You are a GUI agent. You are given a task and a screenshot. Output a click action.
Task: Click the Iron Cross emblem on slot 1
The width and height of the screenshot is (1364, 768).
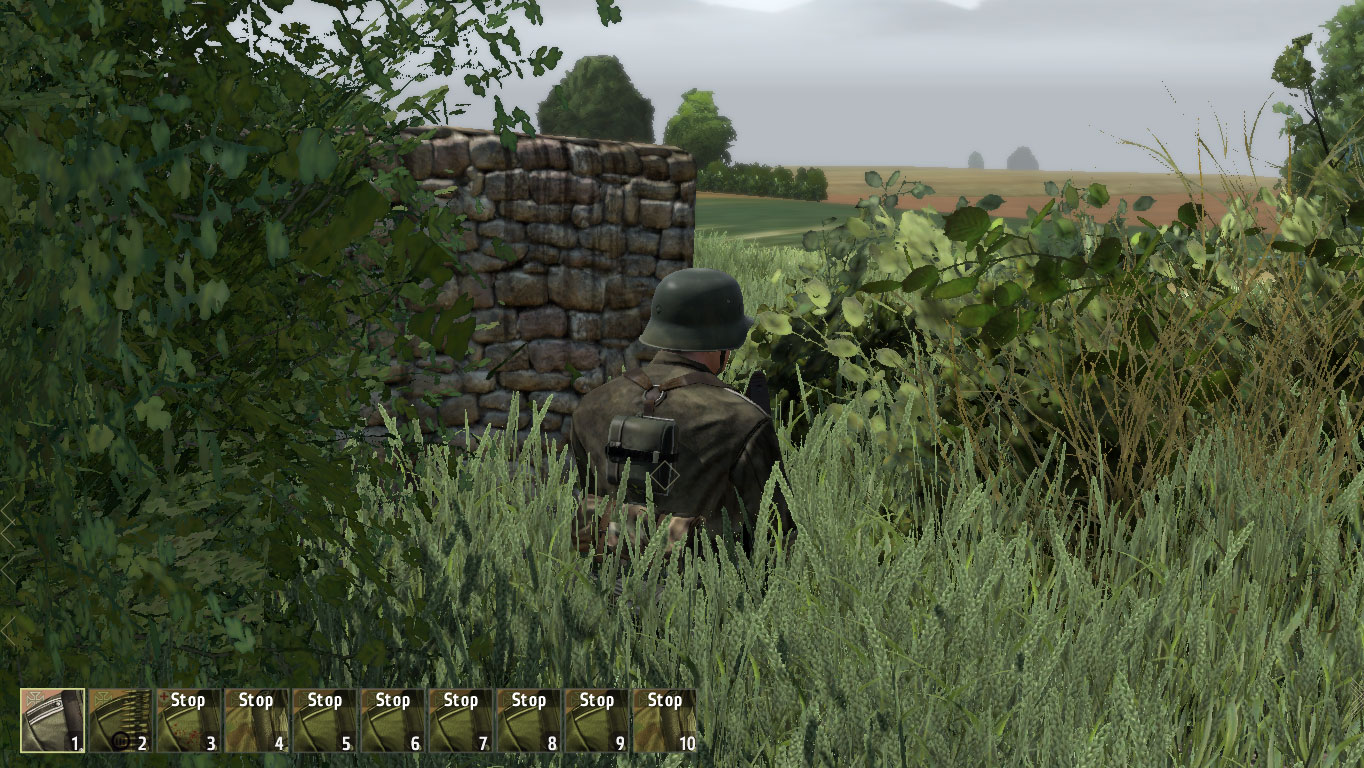(x=33, y=698)
